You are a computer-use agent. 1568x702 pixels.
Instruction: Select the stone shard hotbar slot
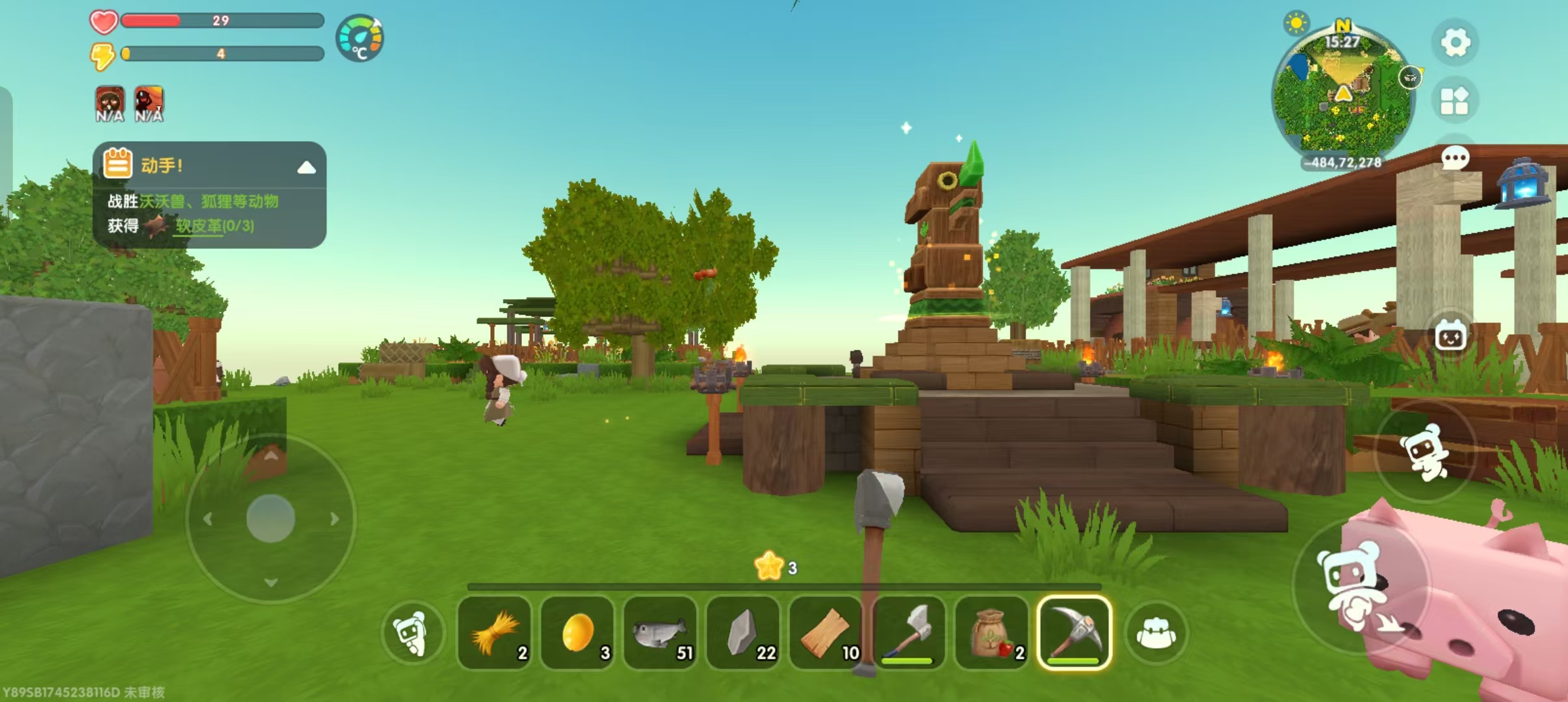point(743,632)
